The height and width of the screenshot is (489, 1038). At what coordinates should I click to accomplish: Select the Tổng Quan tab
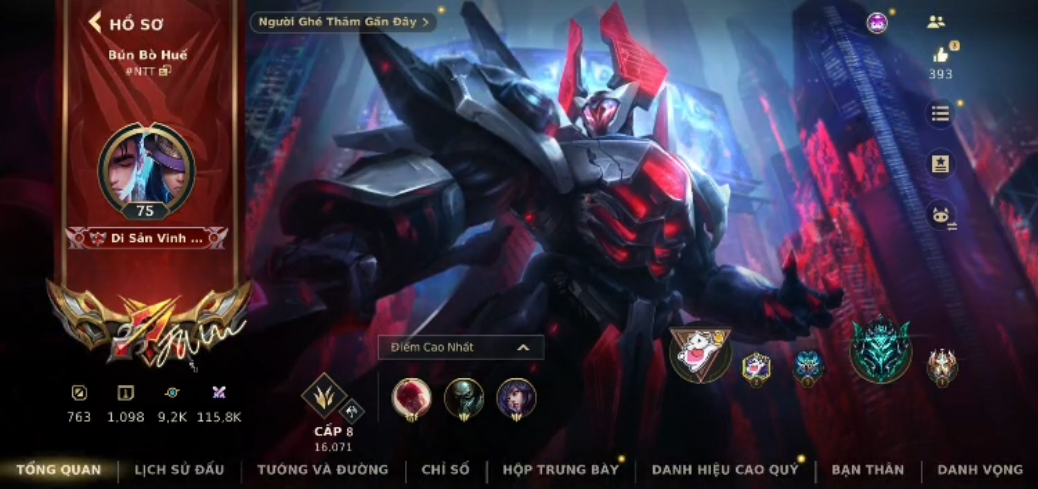[58, 469]
